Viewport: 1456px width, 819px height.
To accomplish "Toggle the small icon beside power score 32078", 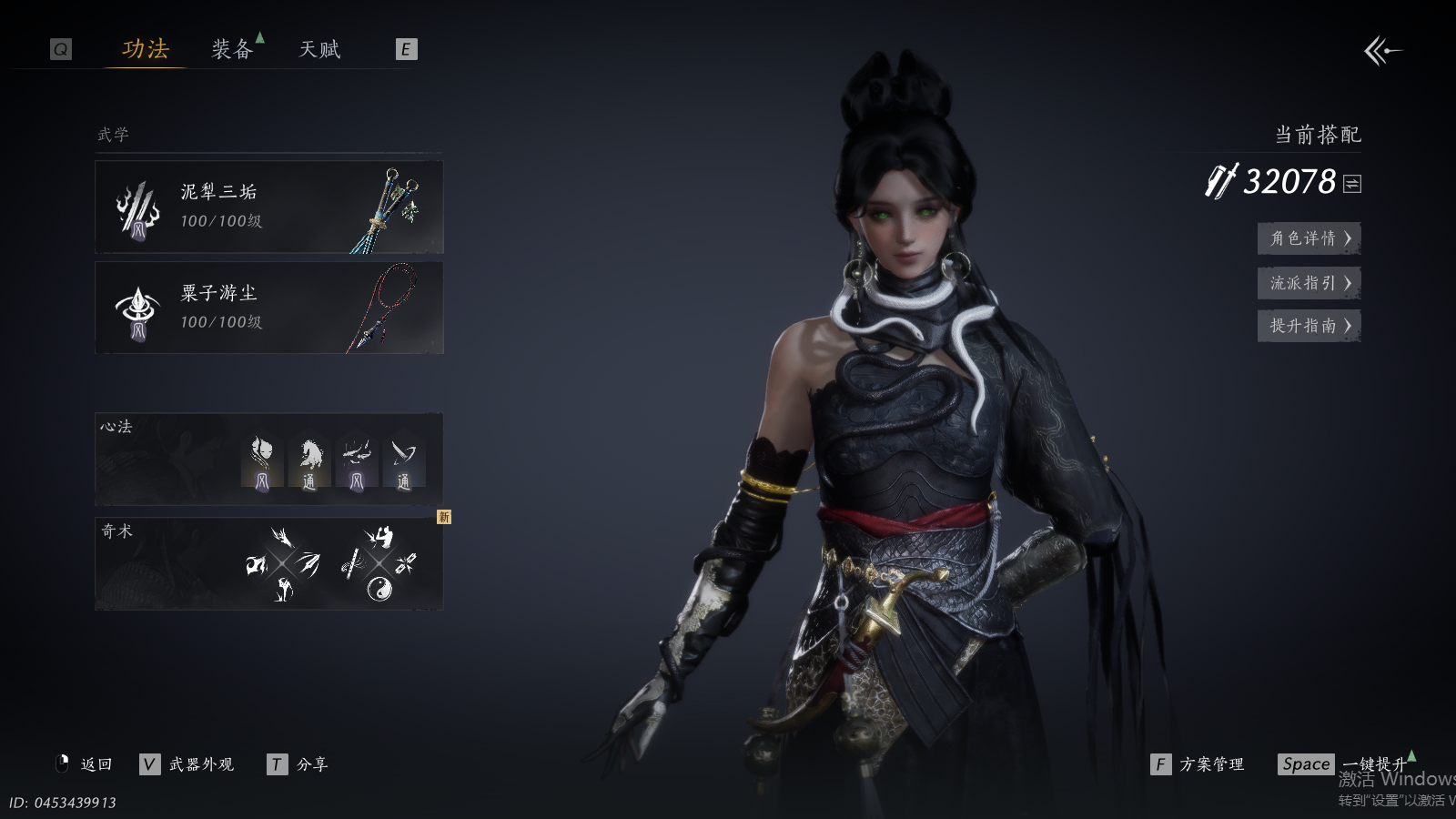I will [x=1352, y=184].
